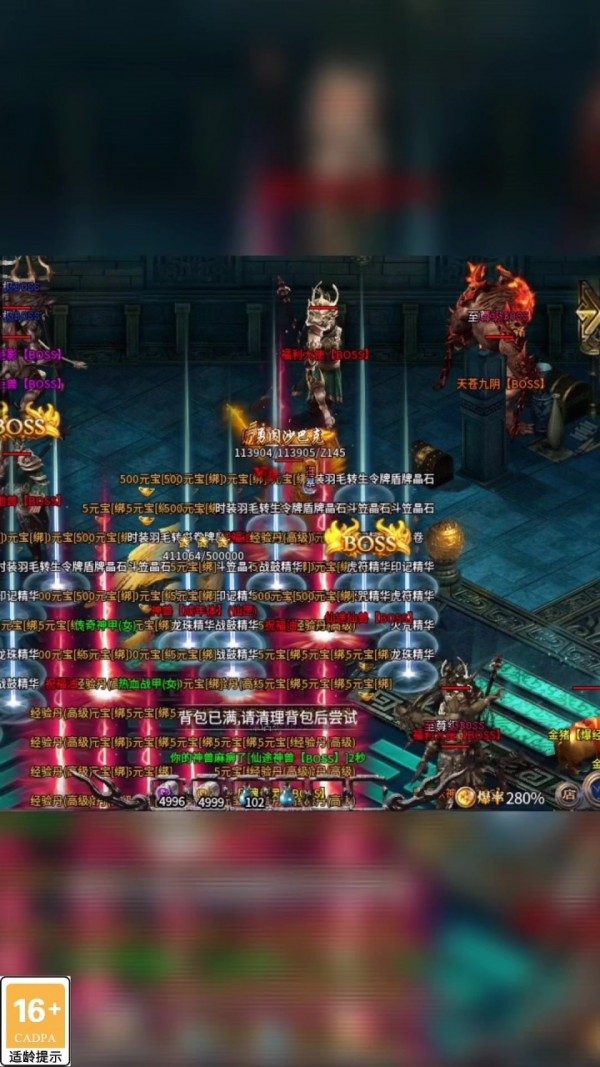This screenshot has height=1067, width=600.
Task: Click the golden arrow emblem on right edge
Action: click(588, 318)
